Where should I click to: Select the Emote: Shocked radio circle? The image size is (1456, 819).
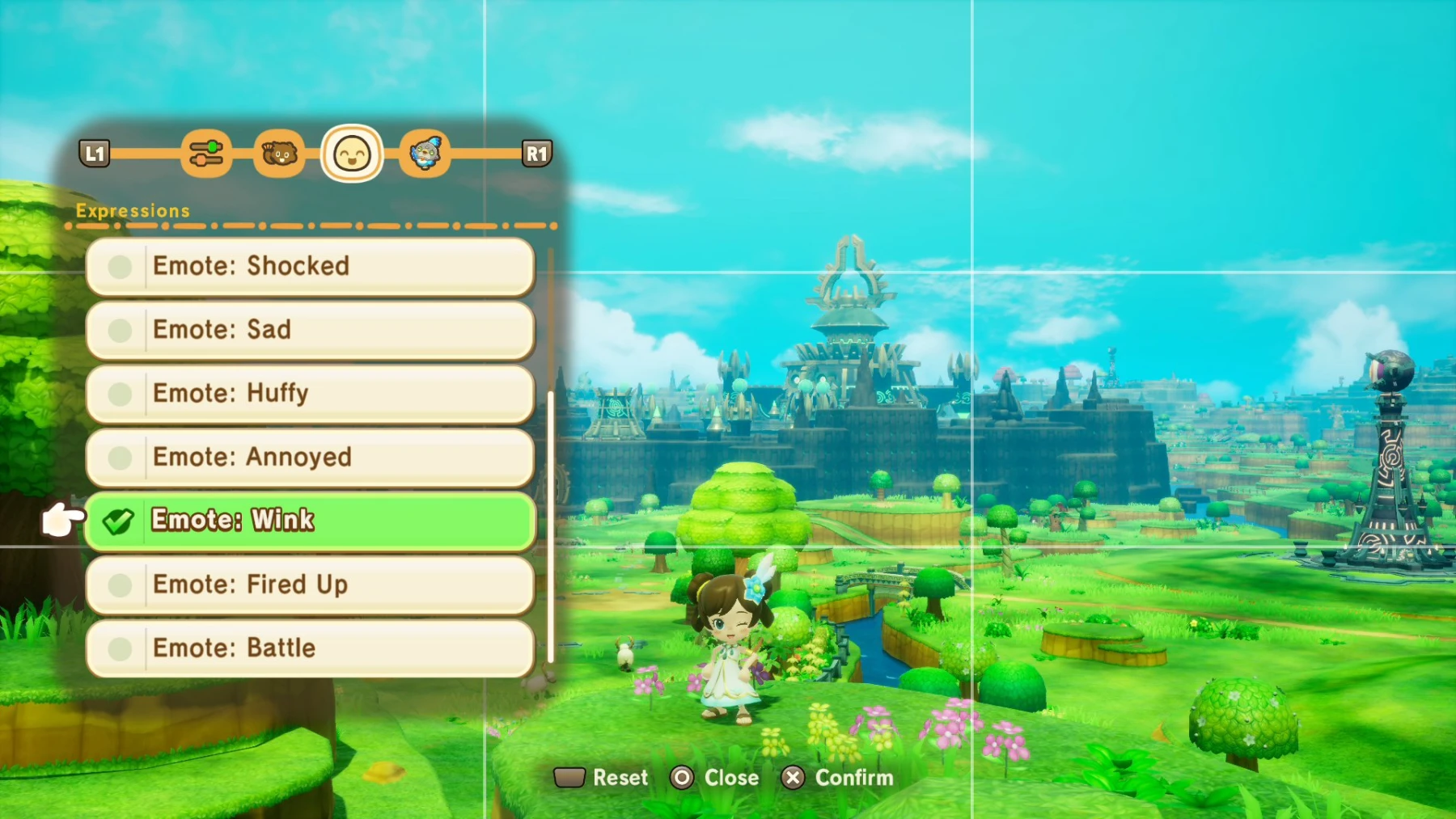click(121, 266)
